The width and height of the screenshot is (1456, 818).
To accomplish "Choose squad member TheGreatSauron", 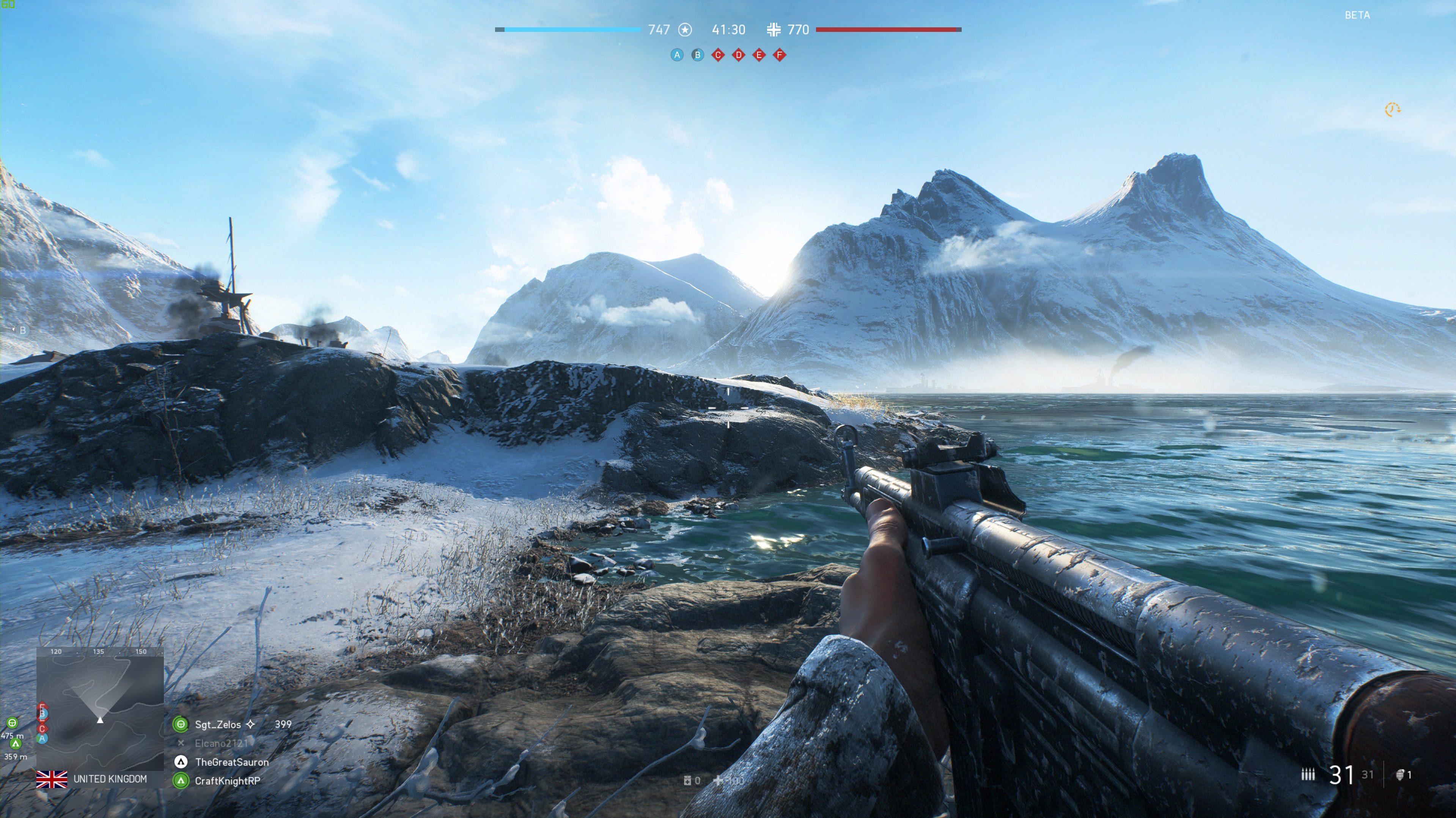I will (x=231, y=762).
